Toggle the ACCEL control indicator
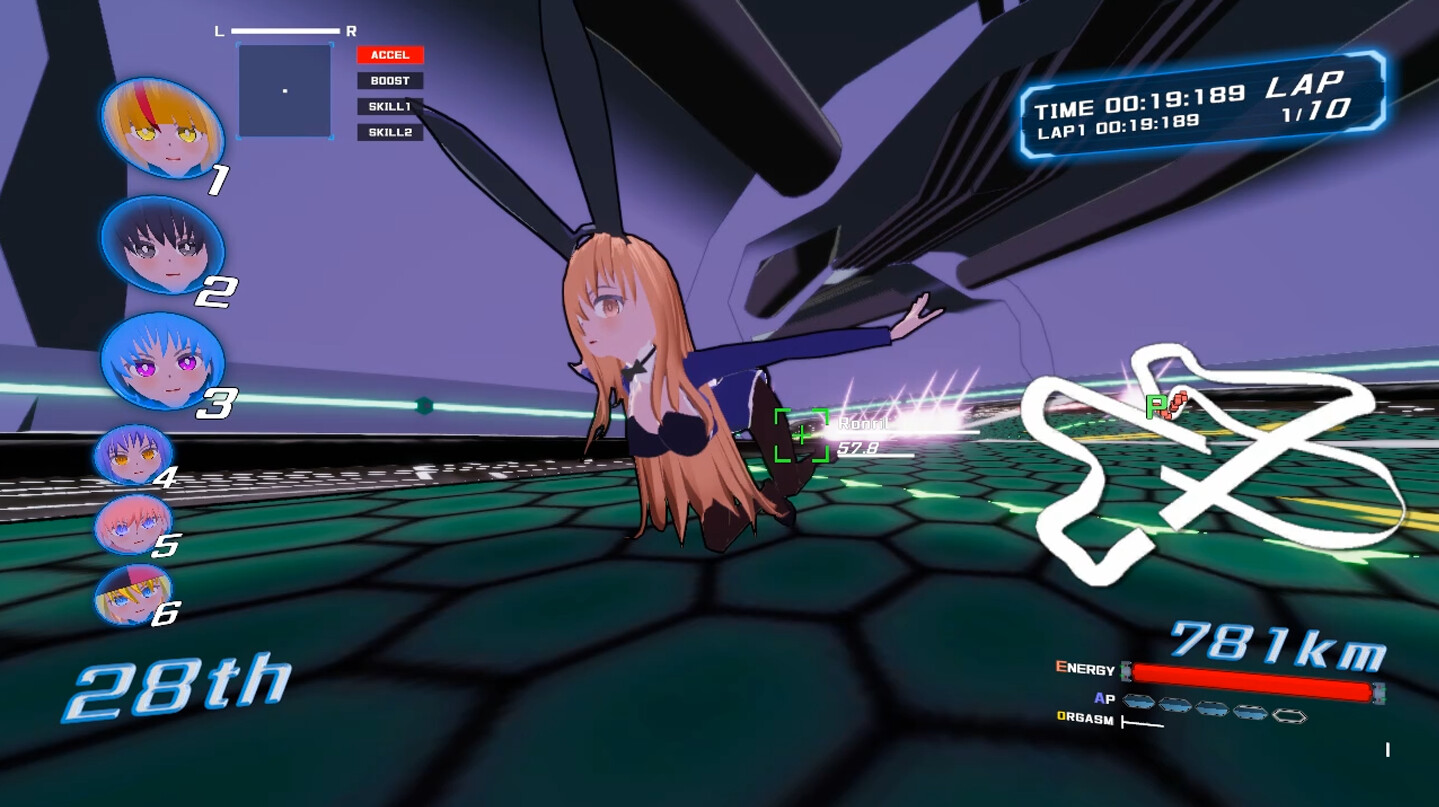The width and height of the screenshot is (1439, 807). coord(391,55)
